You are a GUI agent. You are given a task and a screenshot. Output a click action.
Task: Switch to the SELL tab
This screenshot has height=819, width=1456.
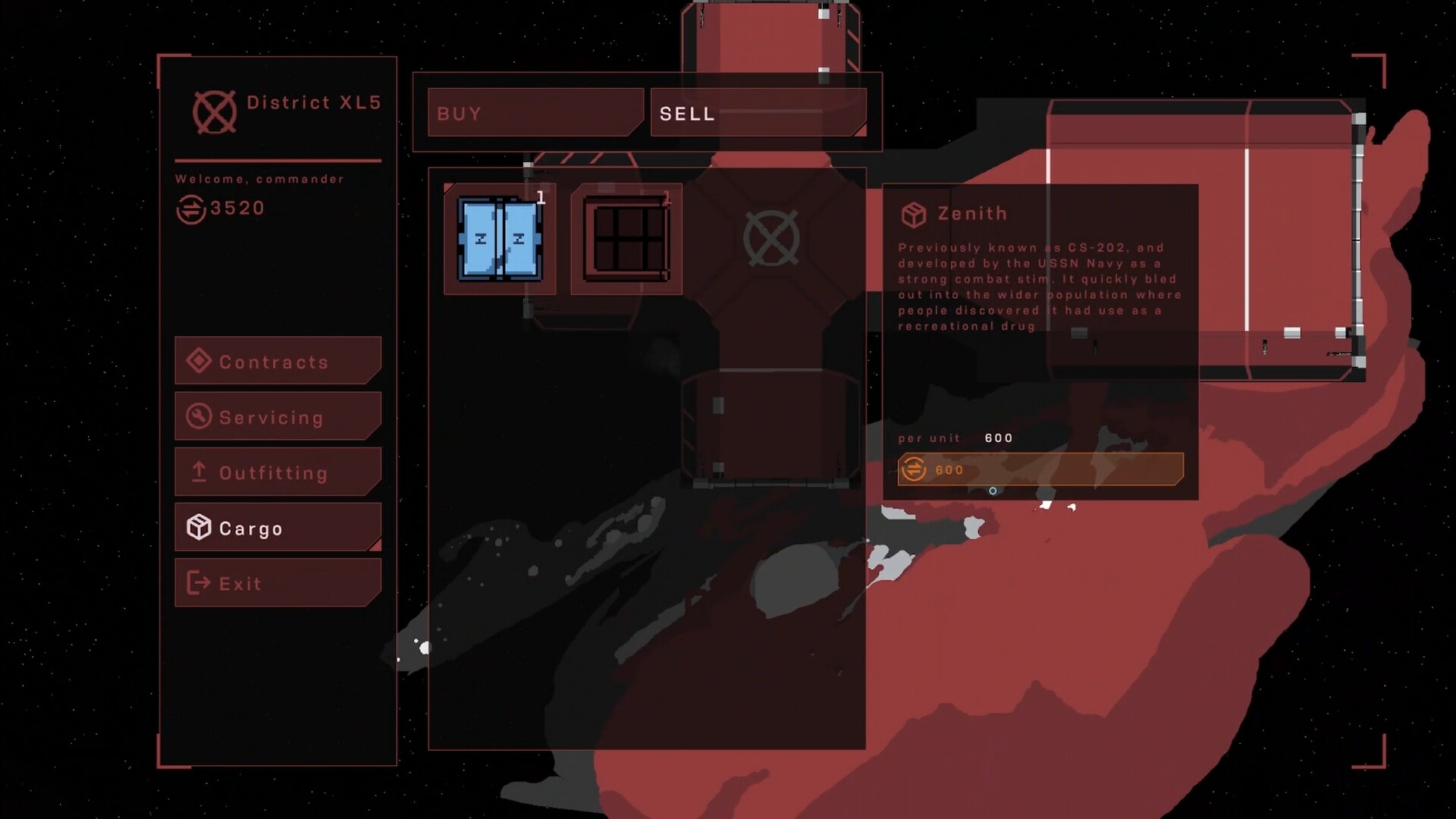click(758, 113)
